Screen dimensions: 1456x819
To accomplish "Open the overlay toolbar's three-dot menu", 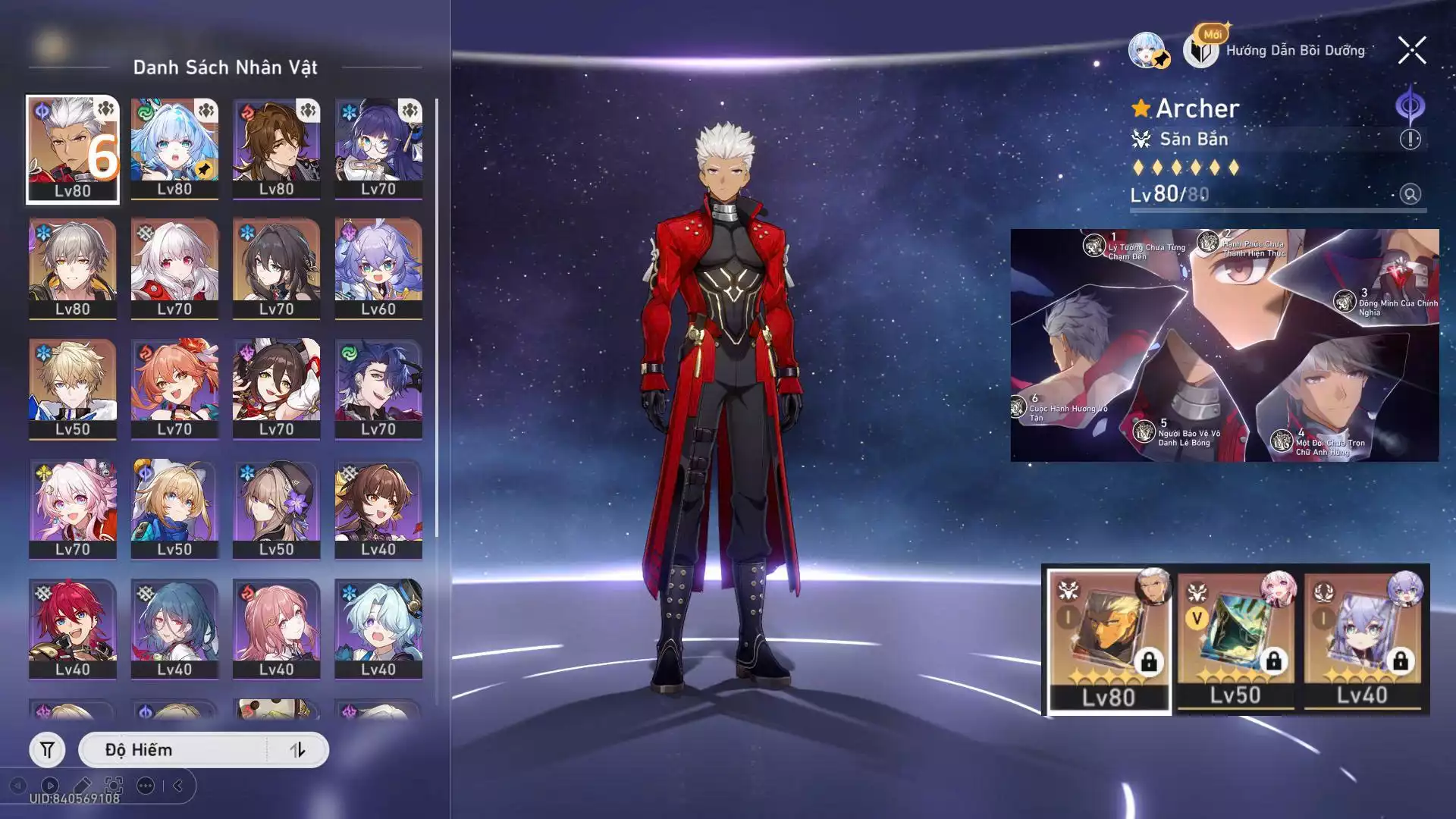I will pyautogui.click(x=146, y=786).
